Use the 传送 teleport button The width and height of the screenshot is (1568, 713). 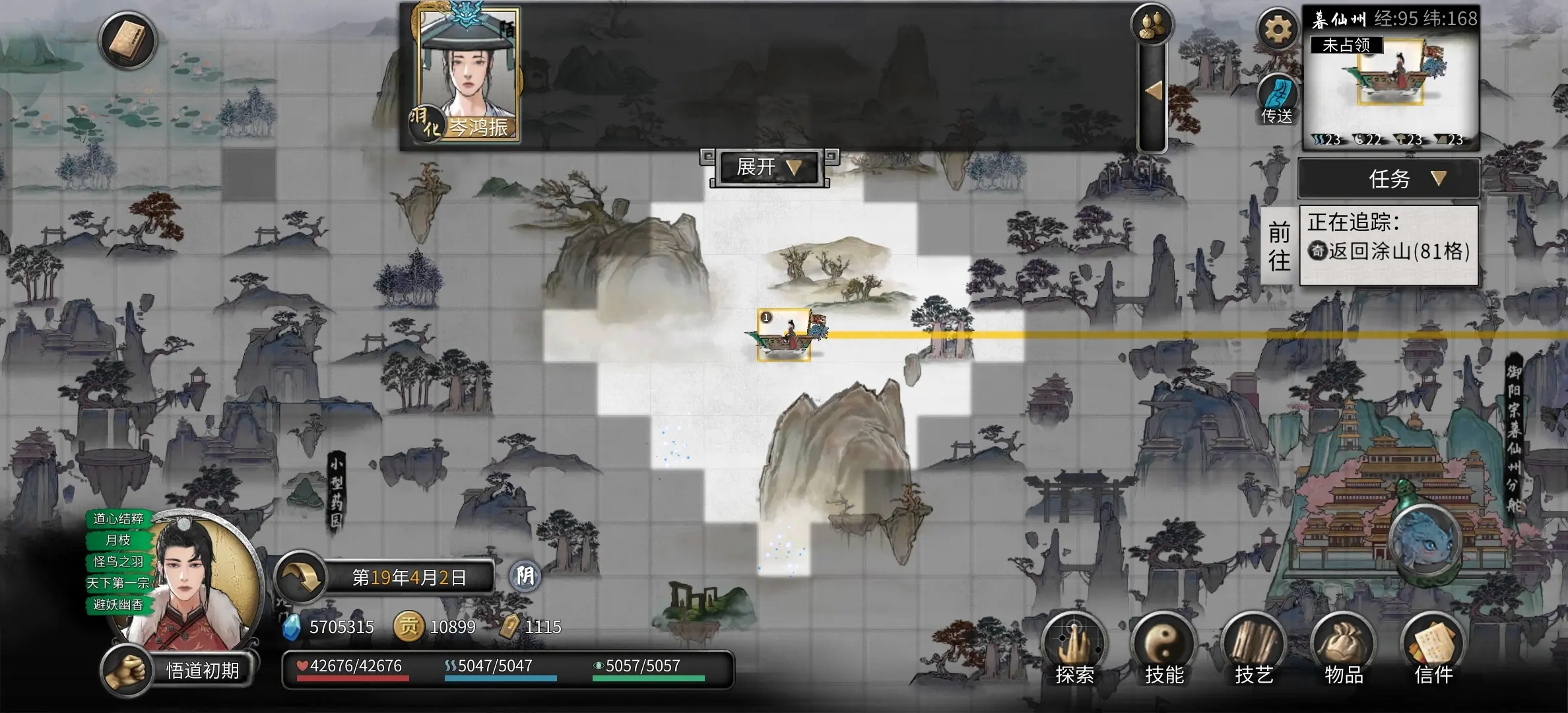point(1278,99)
